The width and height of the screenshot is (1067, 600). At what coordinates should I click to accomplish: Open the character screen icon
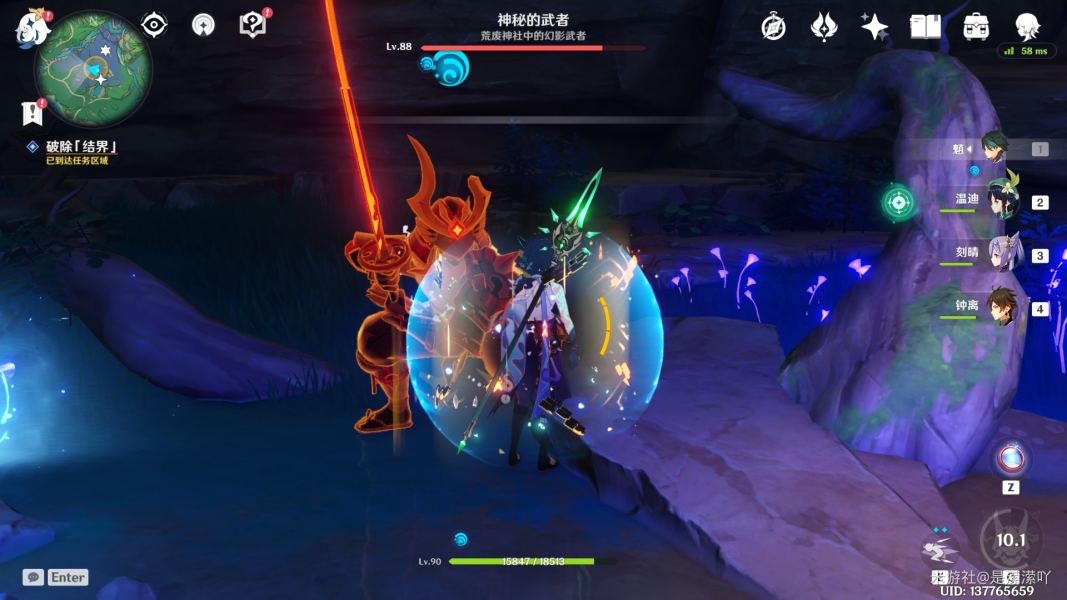[x=1027, y=26]
